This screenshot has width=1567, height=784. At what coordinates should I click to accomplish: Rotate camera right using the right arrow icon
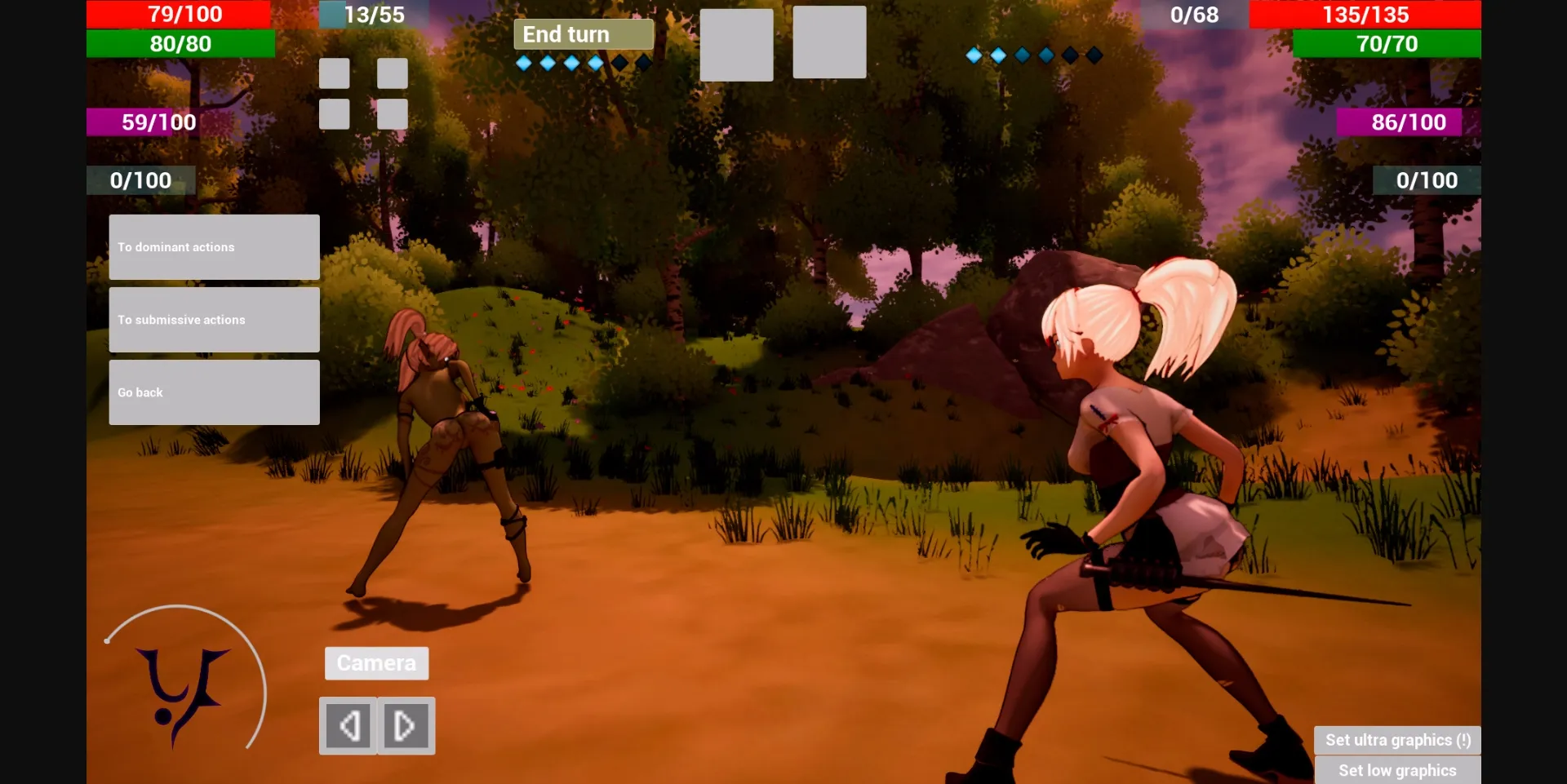(405, 724)
